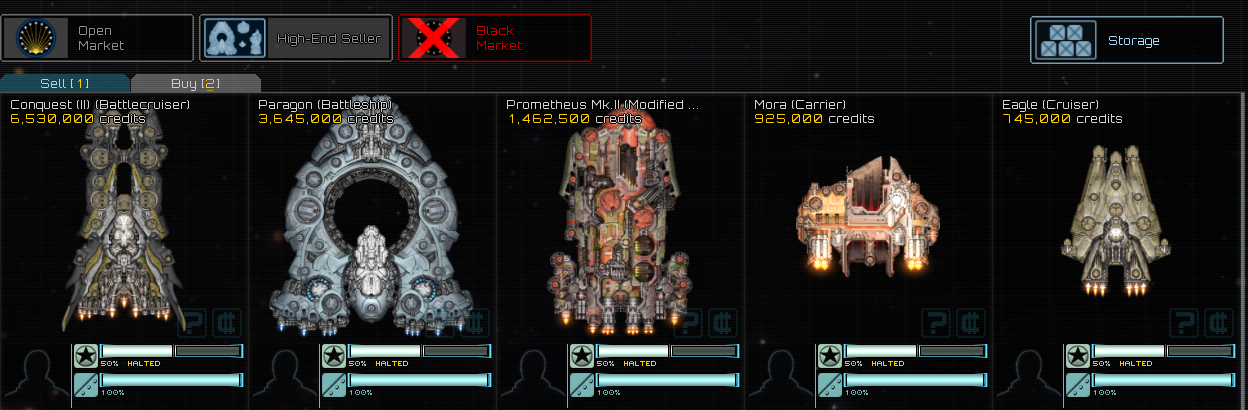Click the question mark icon on Mora
The height and width of the screenshot is (410, 1248).
937,322
